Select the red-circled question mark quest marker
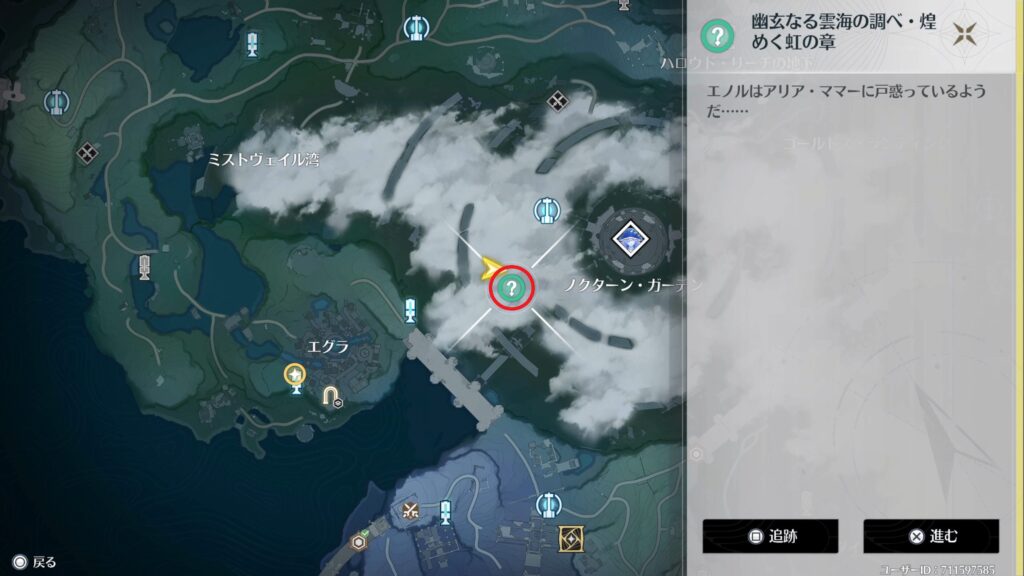Viewport: 1024px width, 576px height. tap(512, 289)
